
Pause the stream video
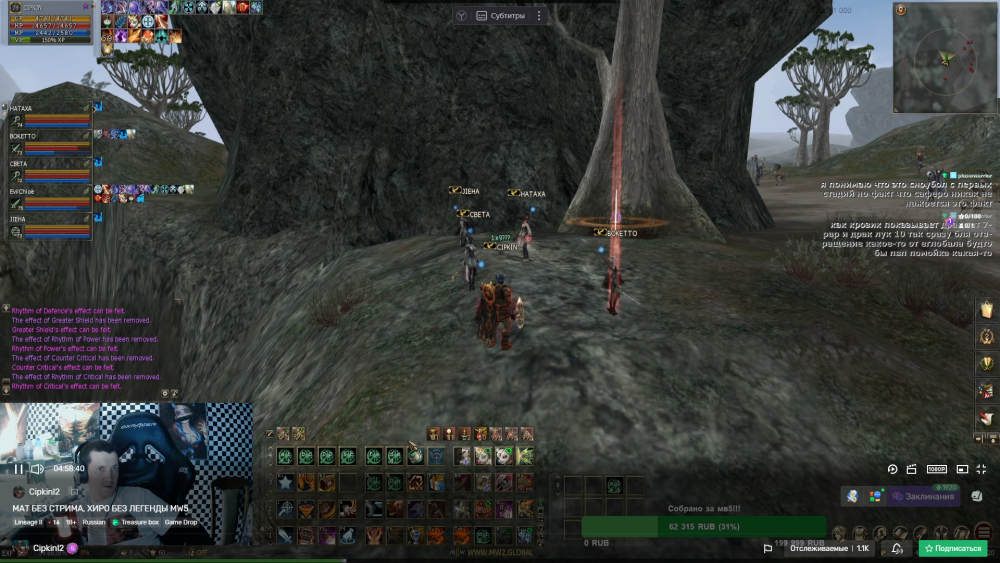click(18, 468)
